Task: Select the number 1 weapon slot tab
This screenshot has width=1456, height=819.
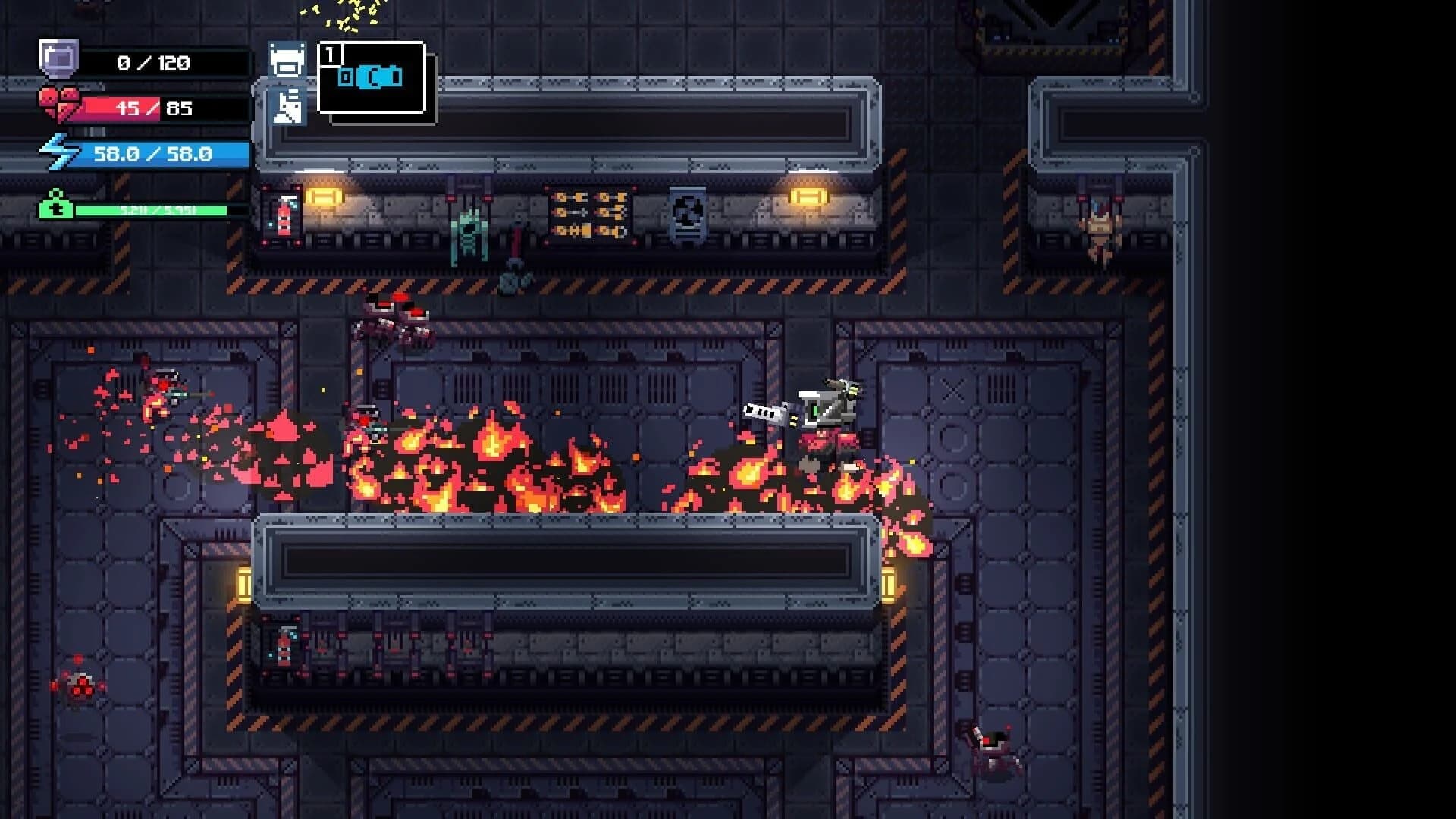Action: pos(329,52)
